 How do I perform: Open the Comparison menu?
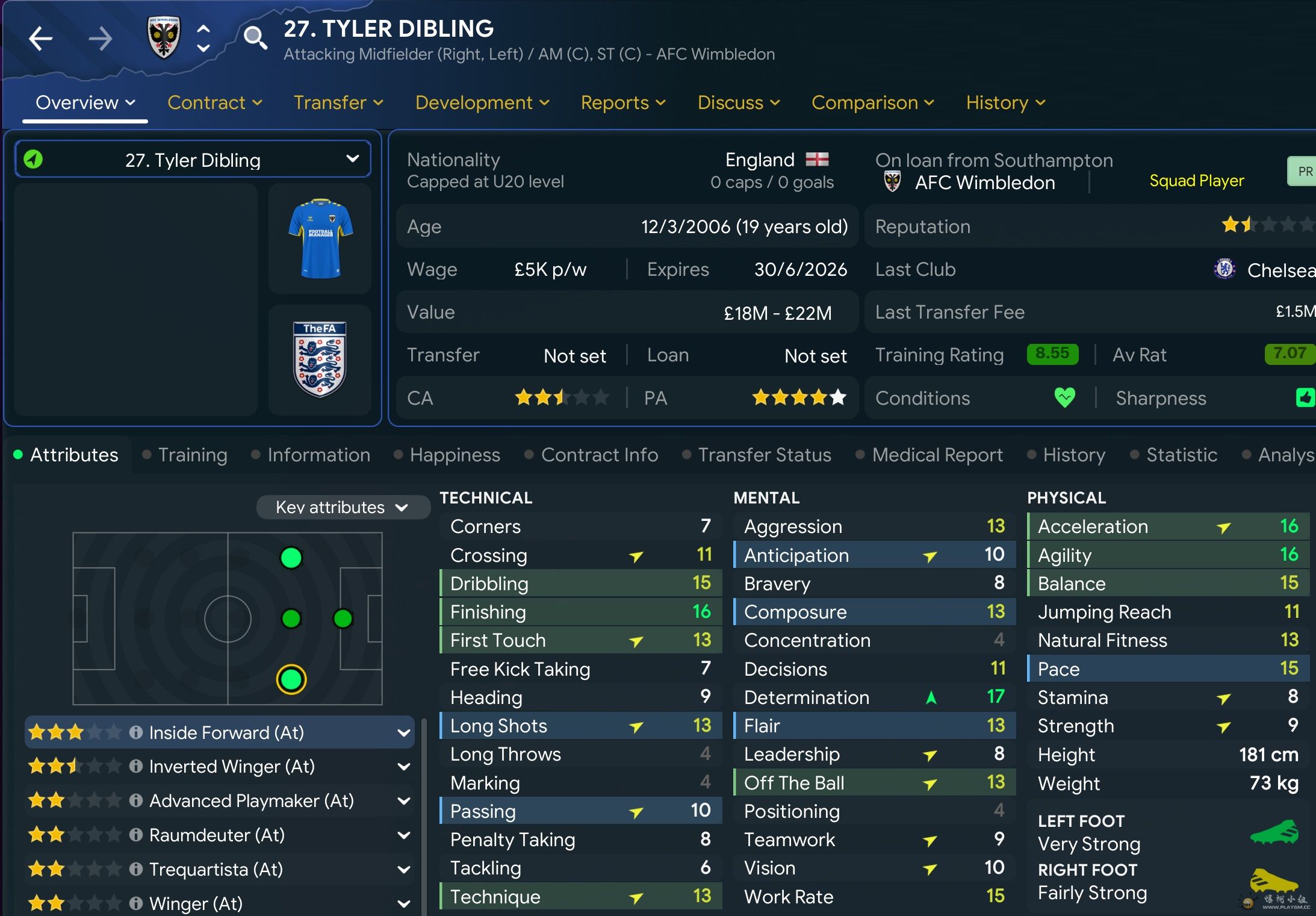click(x=872, y=102)
